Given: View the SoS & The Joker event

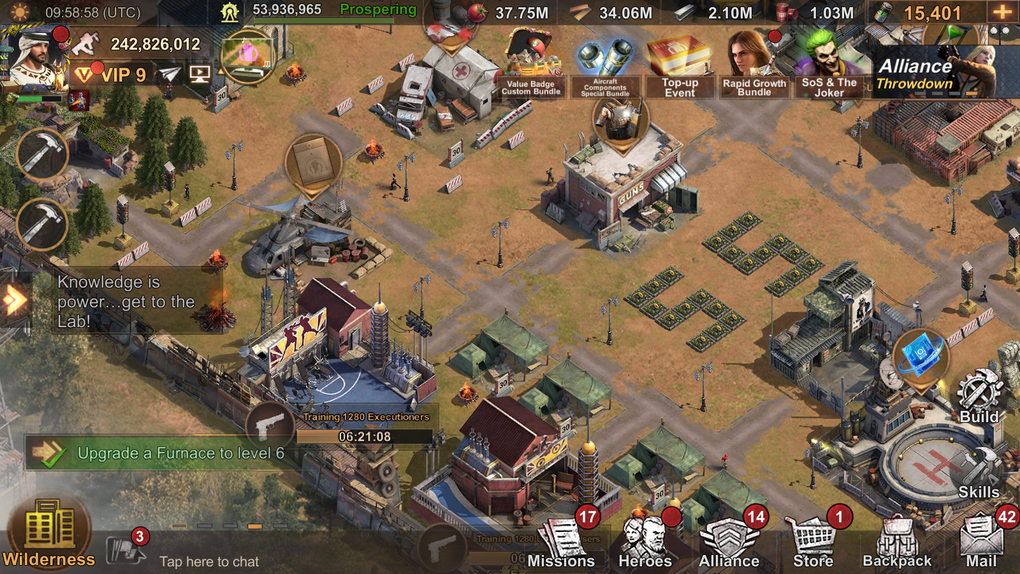Looking at the screenshot, I should click(x=829, y=66).
